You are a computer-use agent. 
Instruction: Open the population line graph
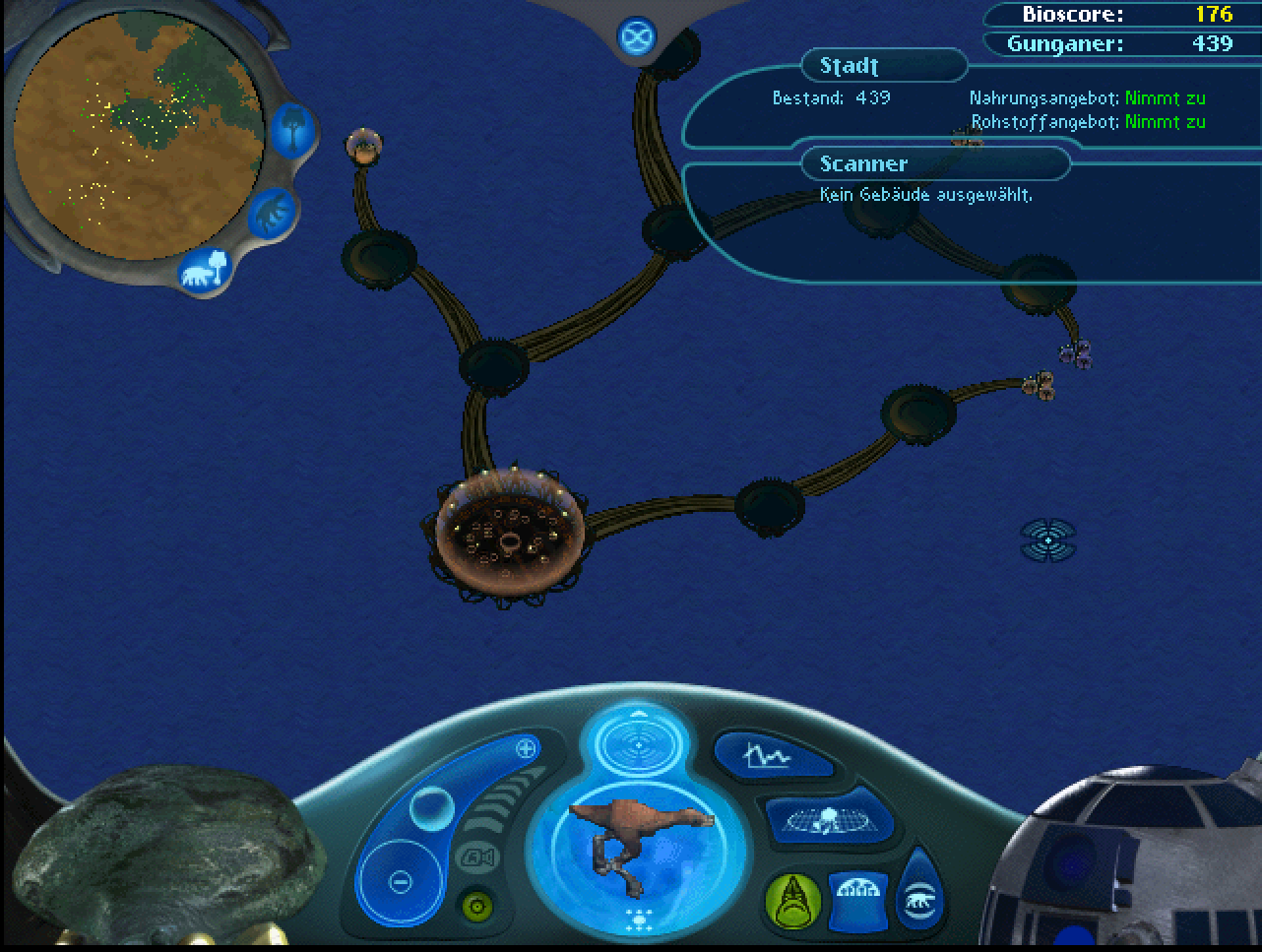tap(764, 756)
